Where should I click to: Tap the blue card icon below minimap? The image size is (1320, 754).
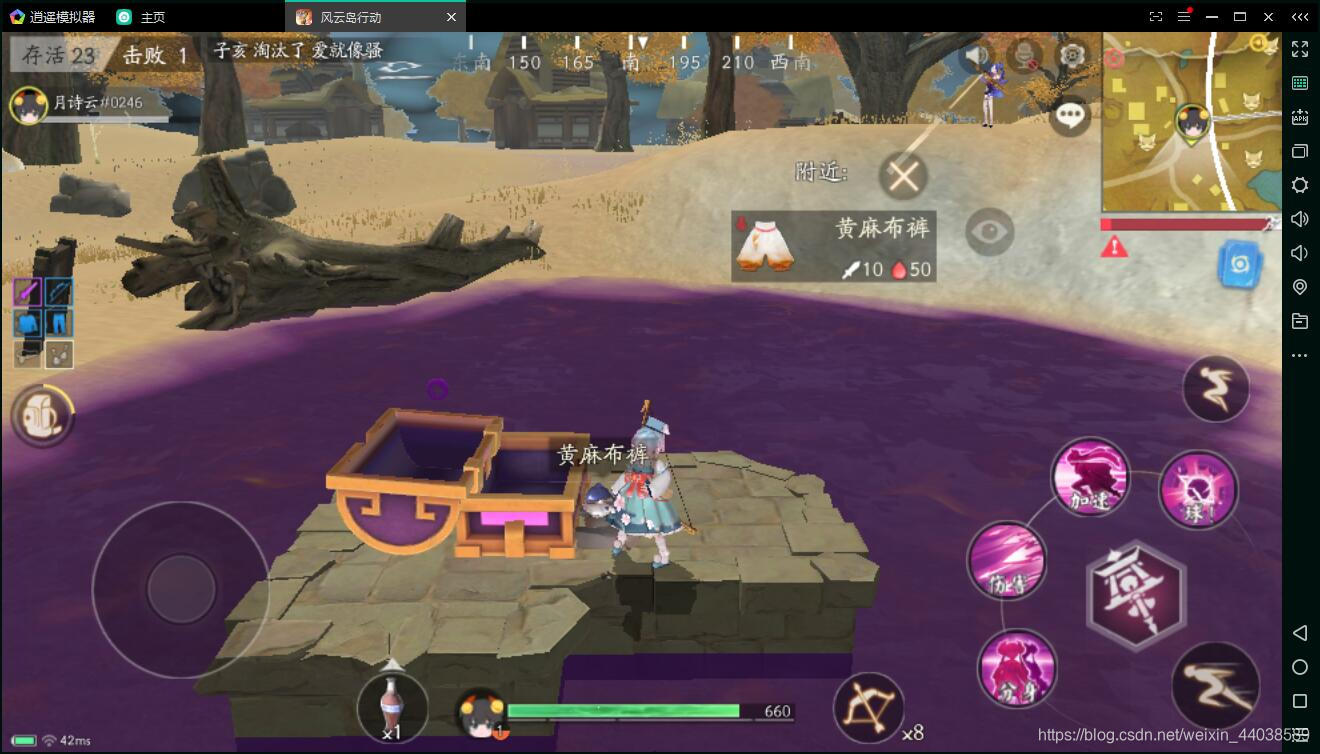1239,265
